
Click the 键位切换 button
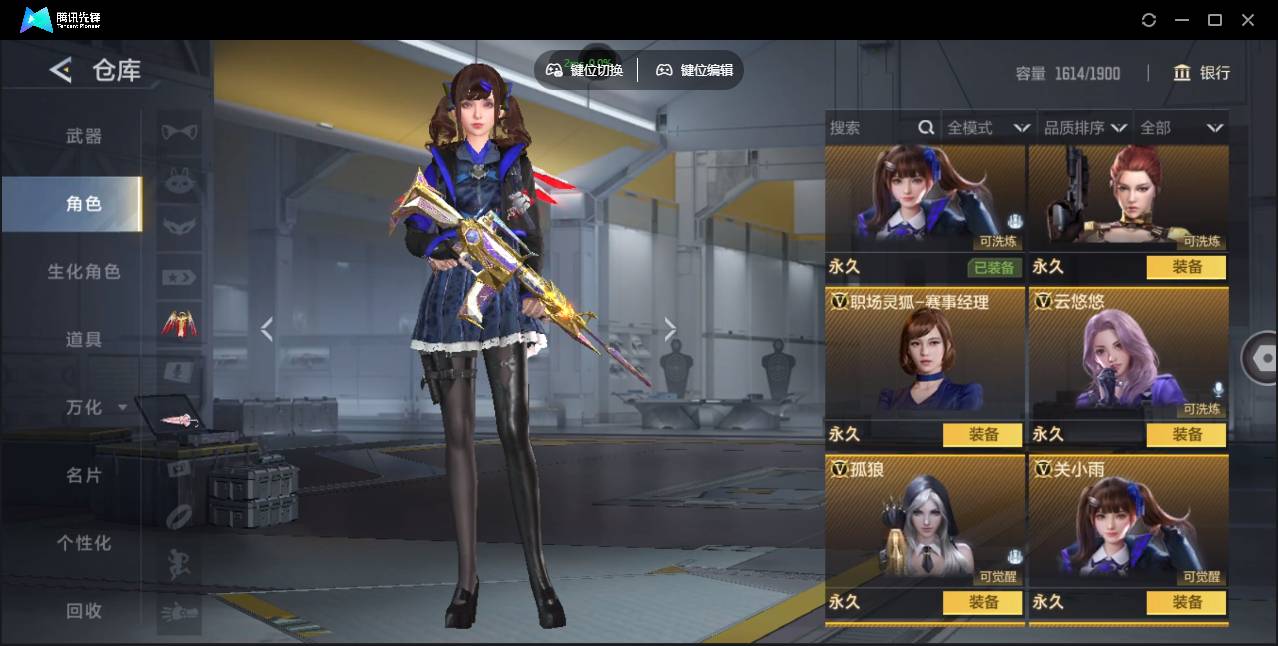tap(585, 70)
